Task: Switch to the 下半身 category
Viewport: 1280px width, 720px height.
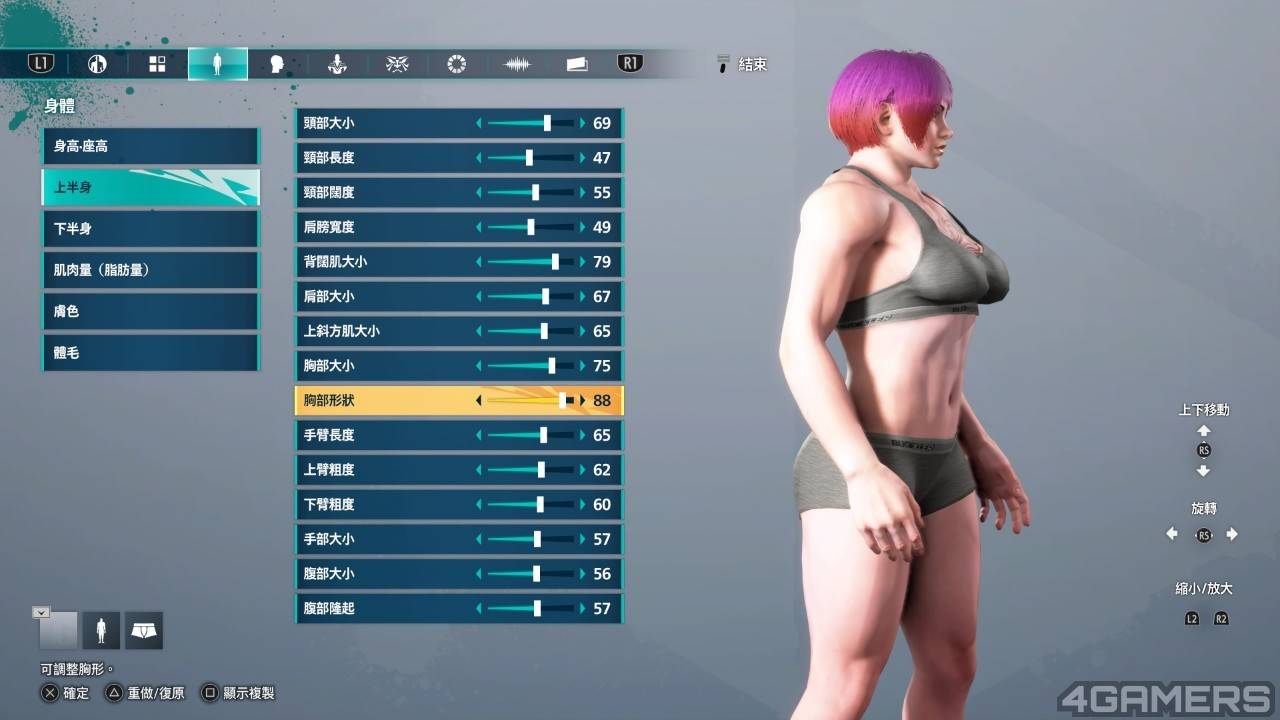Action: 150,228
